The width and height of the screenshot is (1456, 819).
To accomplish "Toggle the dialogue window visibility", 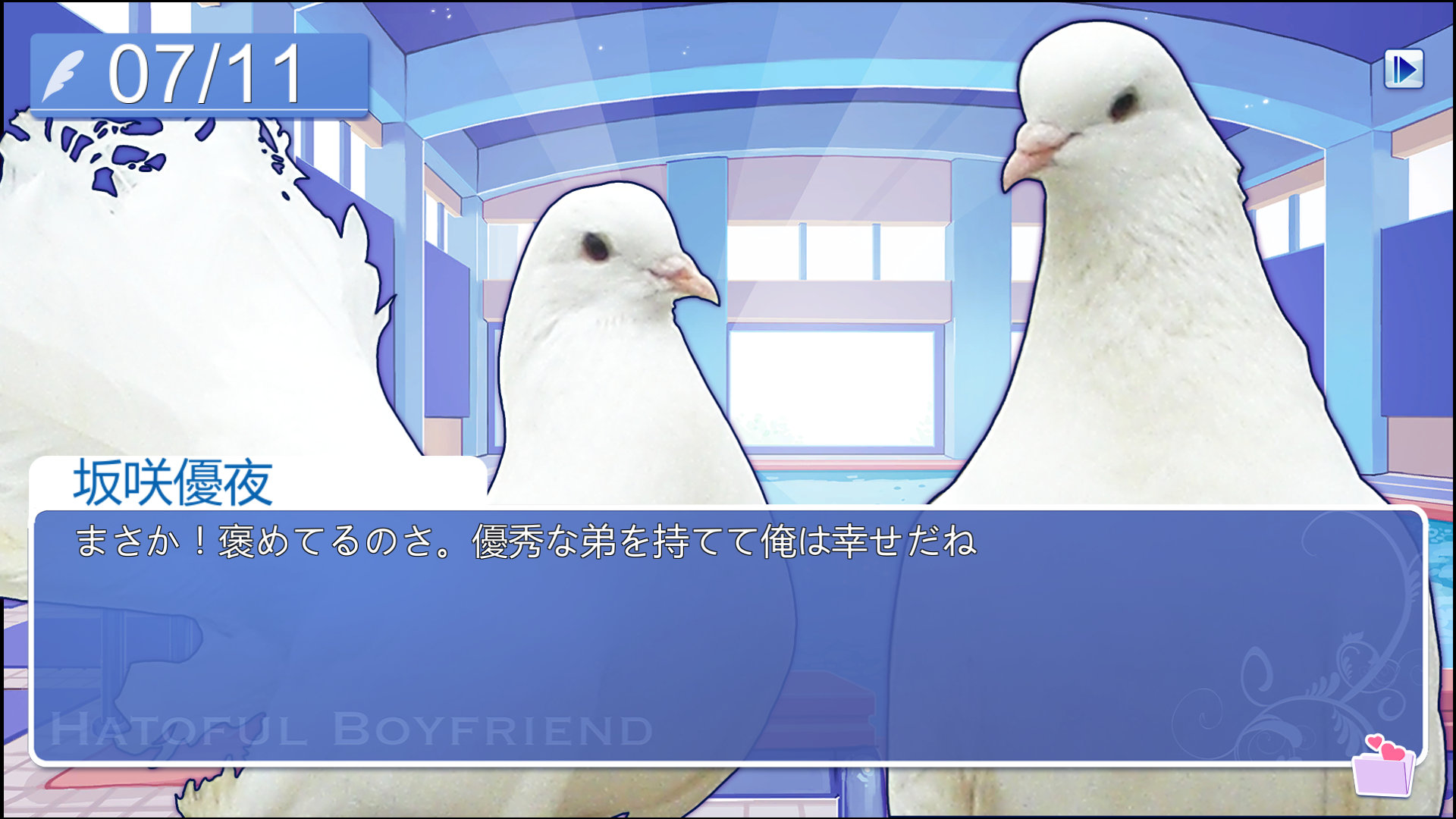I will 728,652.
